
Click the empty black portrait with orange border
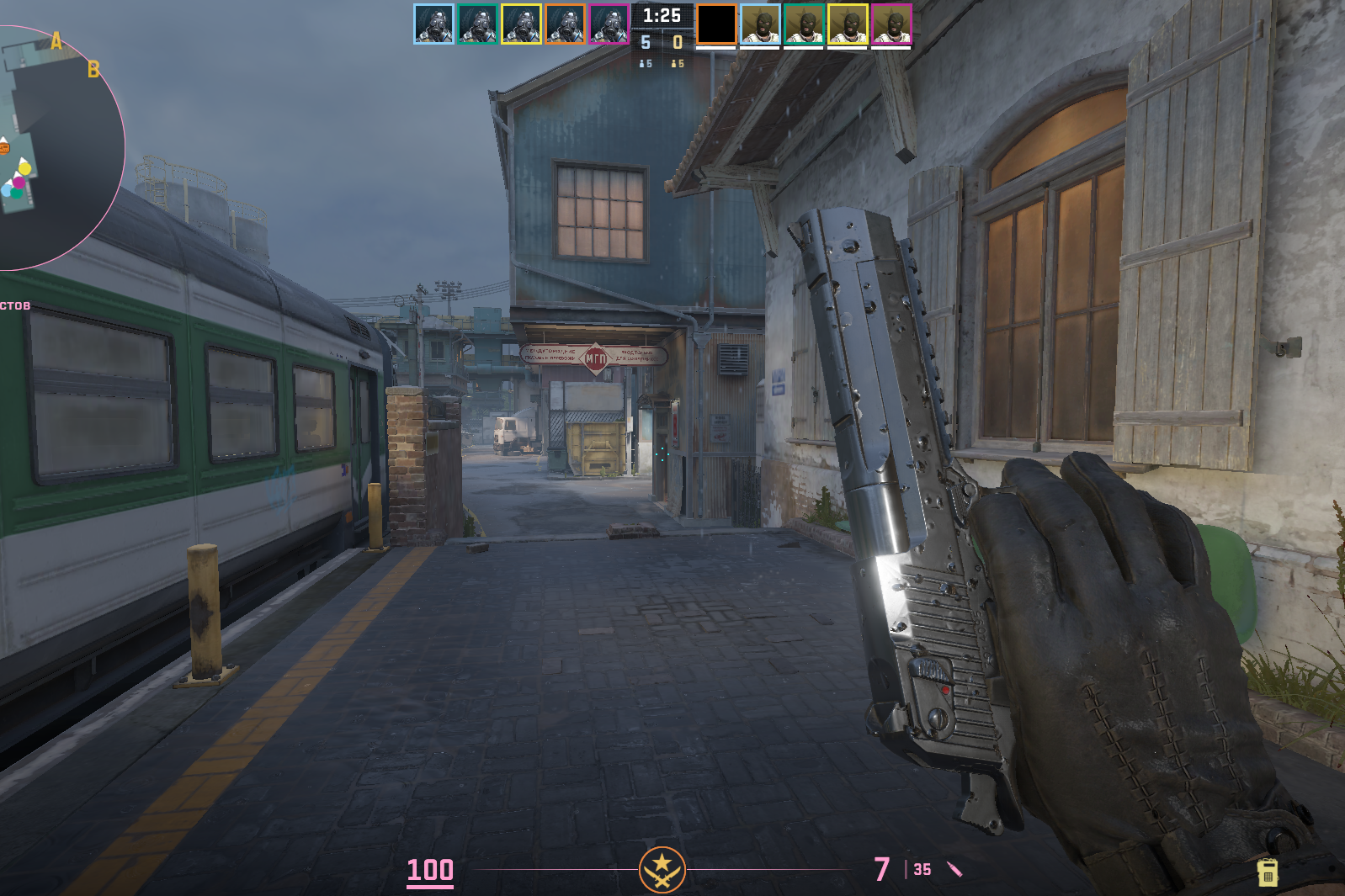tap(716, 24)
